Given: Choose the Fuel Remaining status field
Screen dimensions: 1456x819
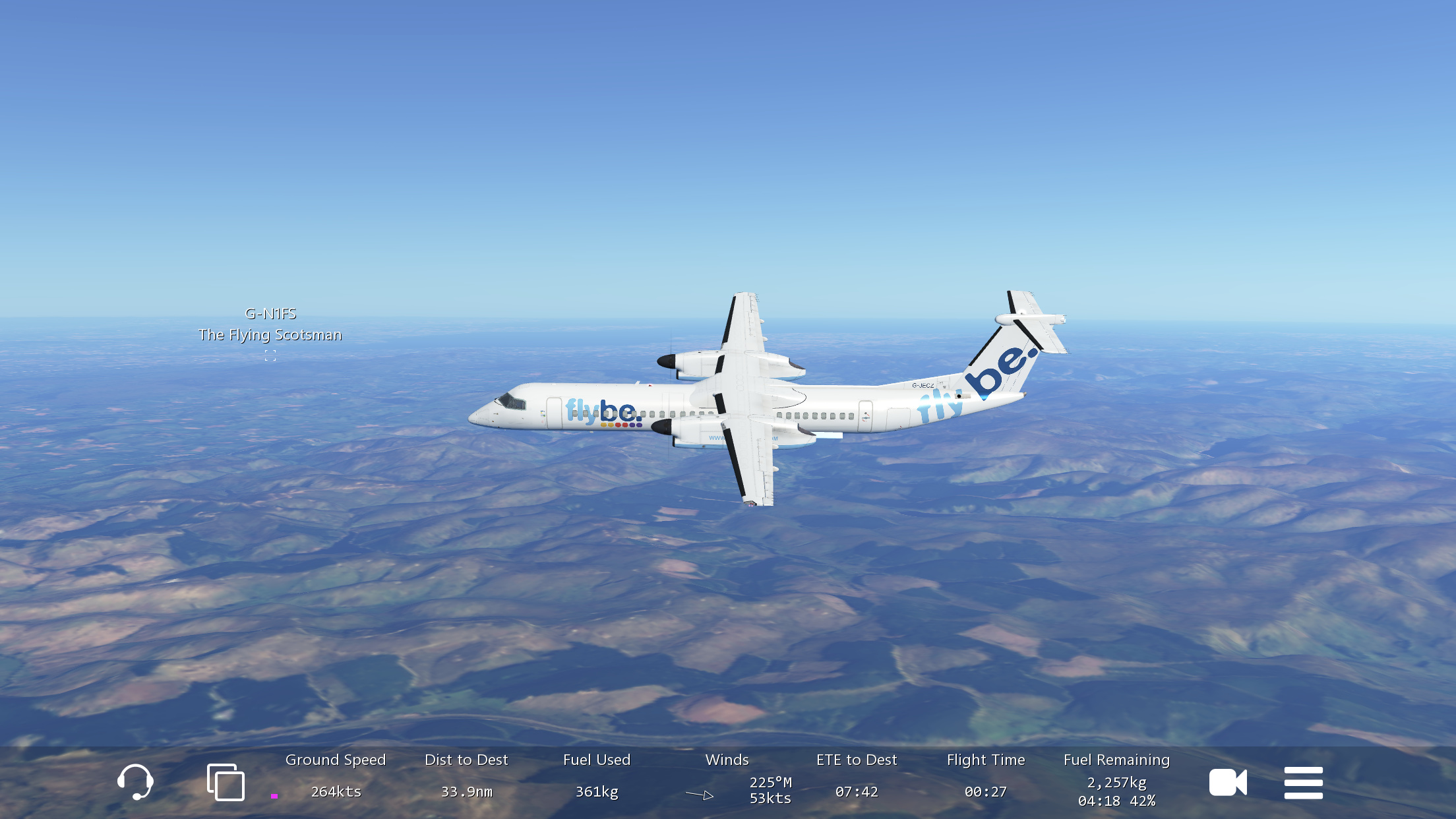Looking at the screenshot, I should pos(1116,780).
